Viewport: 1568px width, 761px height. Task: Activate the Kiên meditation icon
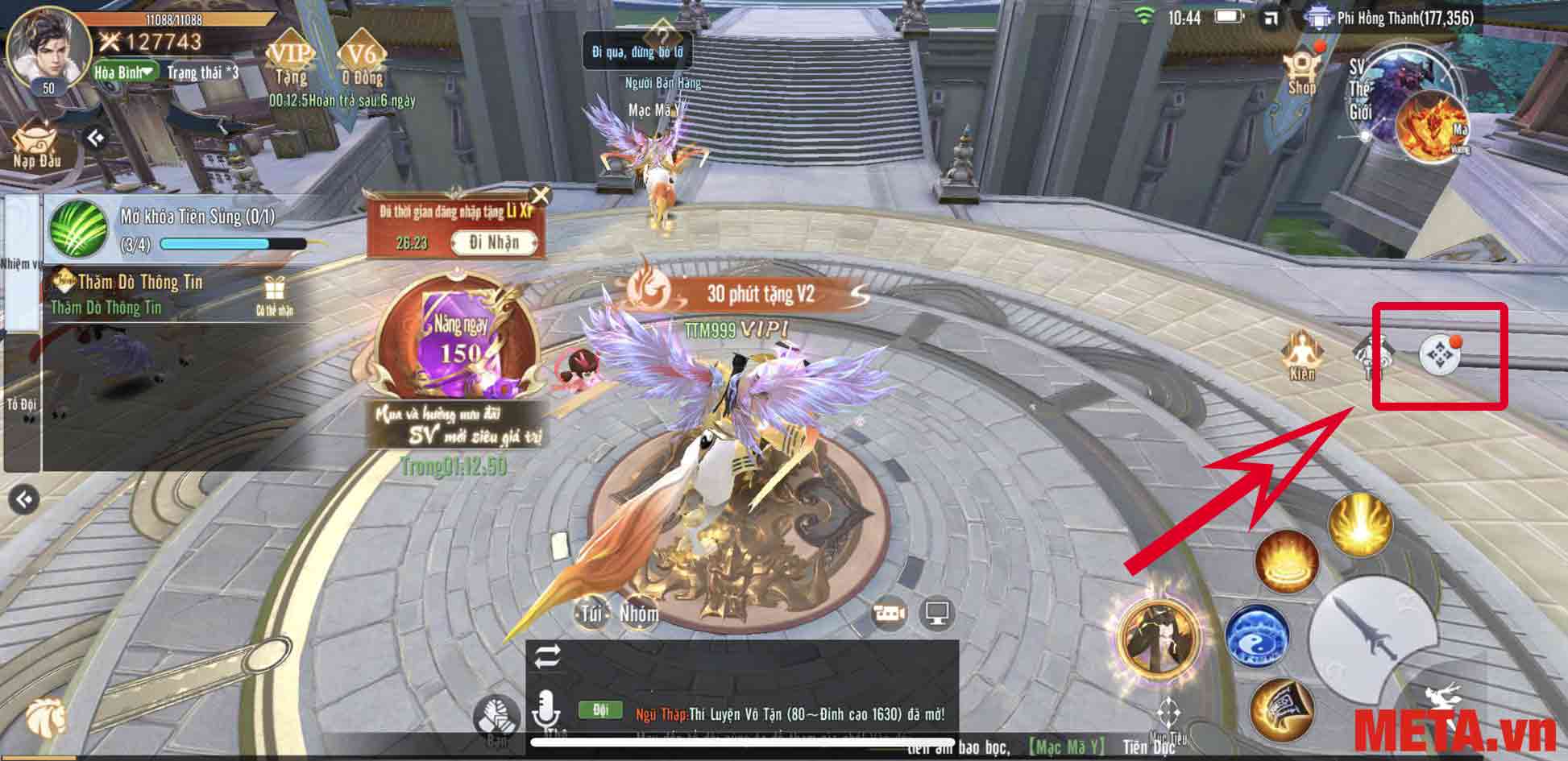[1301, 356]
